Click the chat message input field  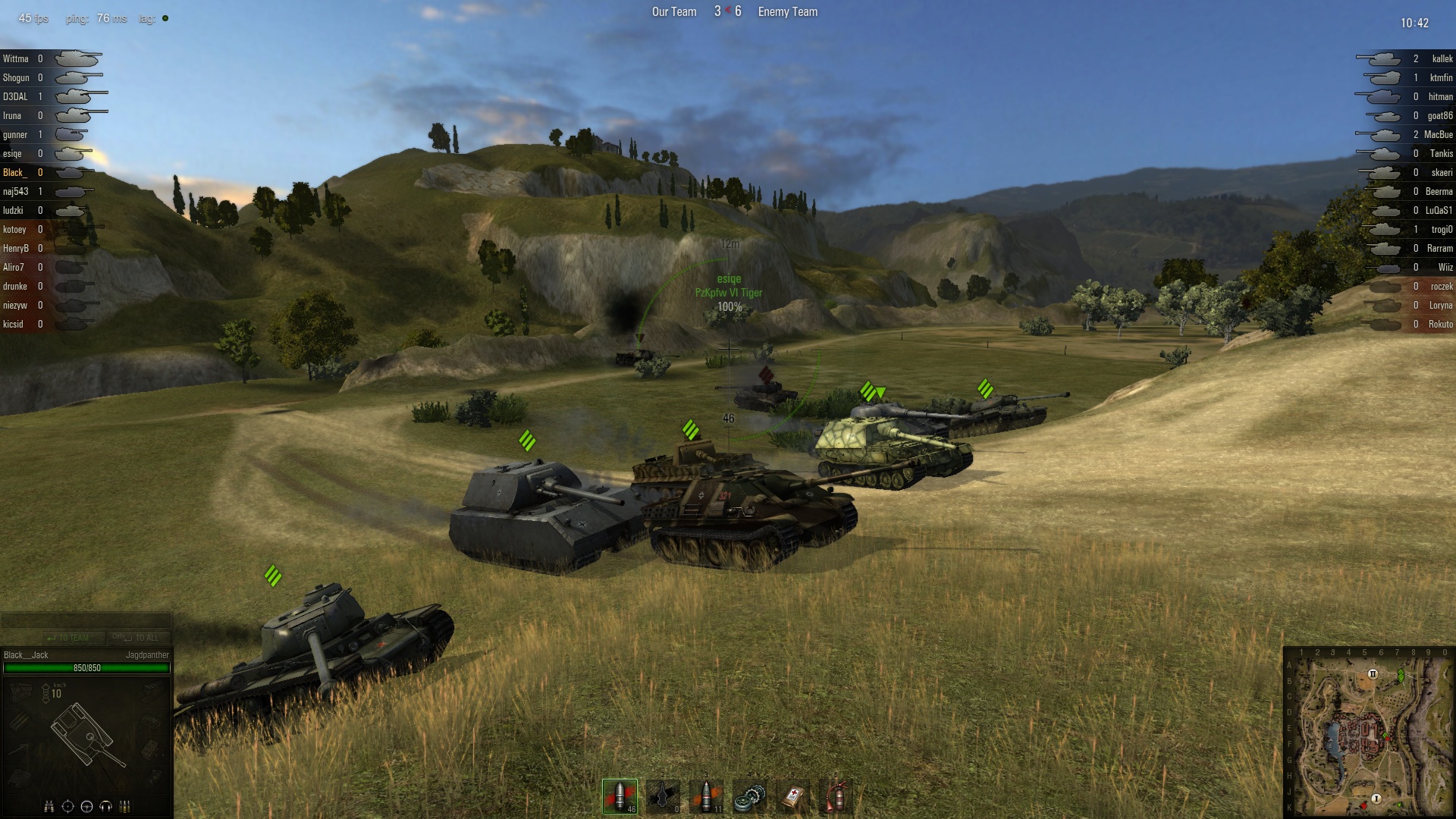(x=86, y=621)
